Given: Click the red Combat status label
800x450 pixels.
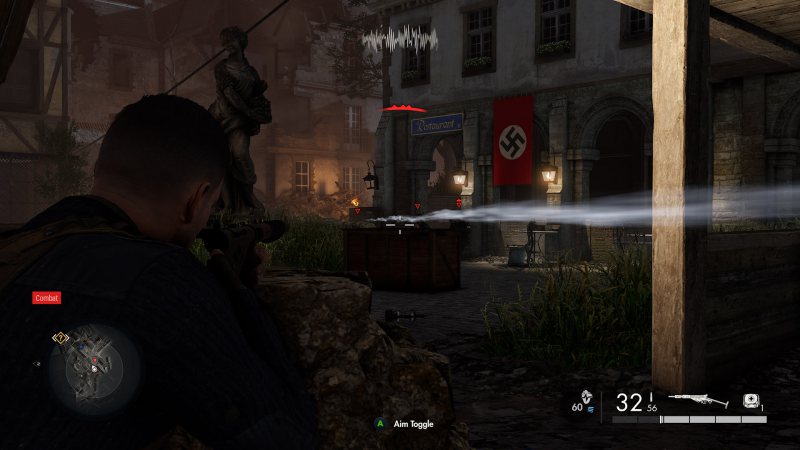Looking at the screenshot, I should [47, 297].
